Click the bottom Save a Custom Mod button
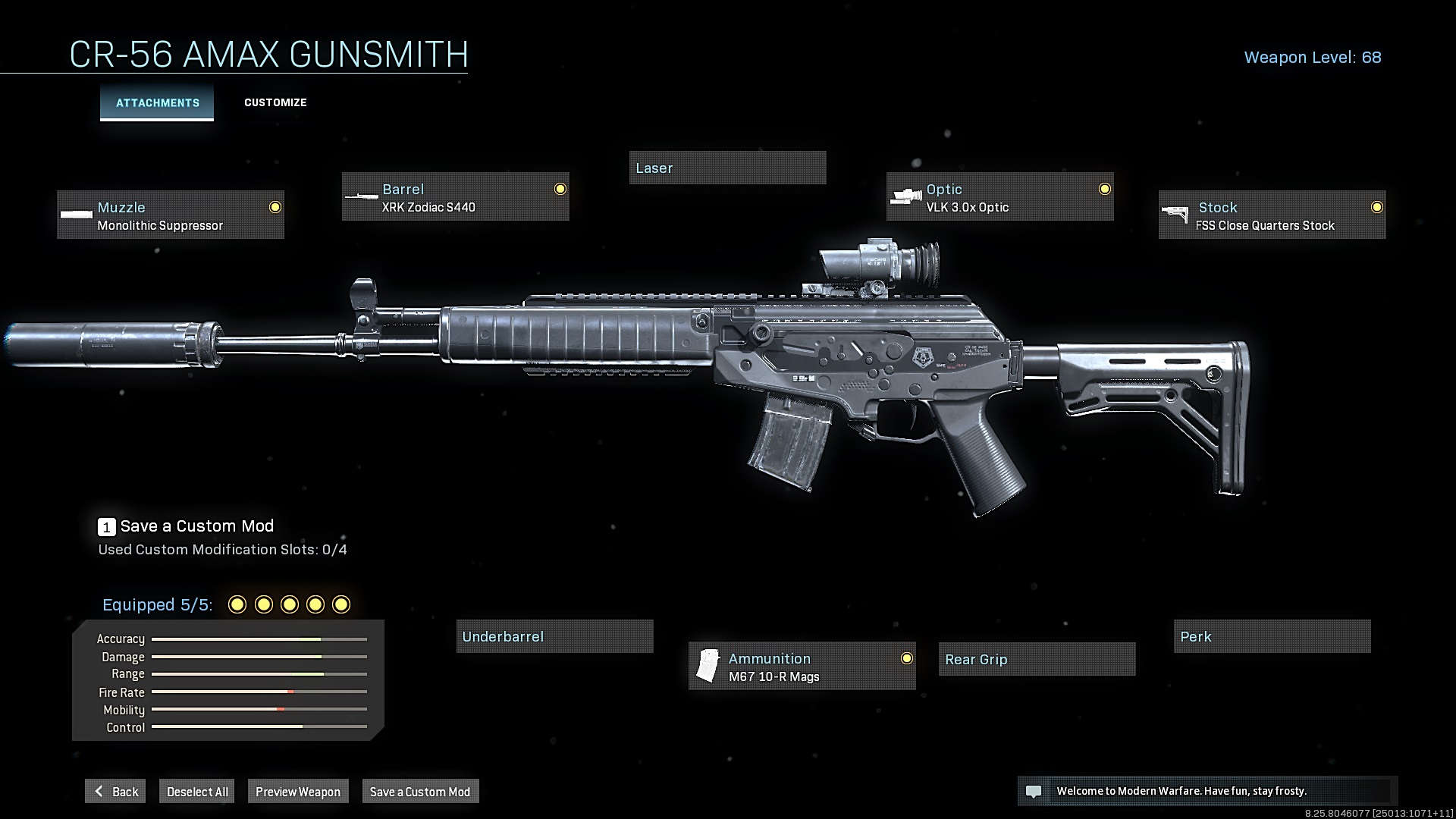 point(420,791)
